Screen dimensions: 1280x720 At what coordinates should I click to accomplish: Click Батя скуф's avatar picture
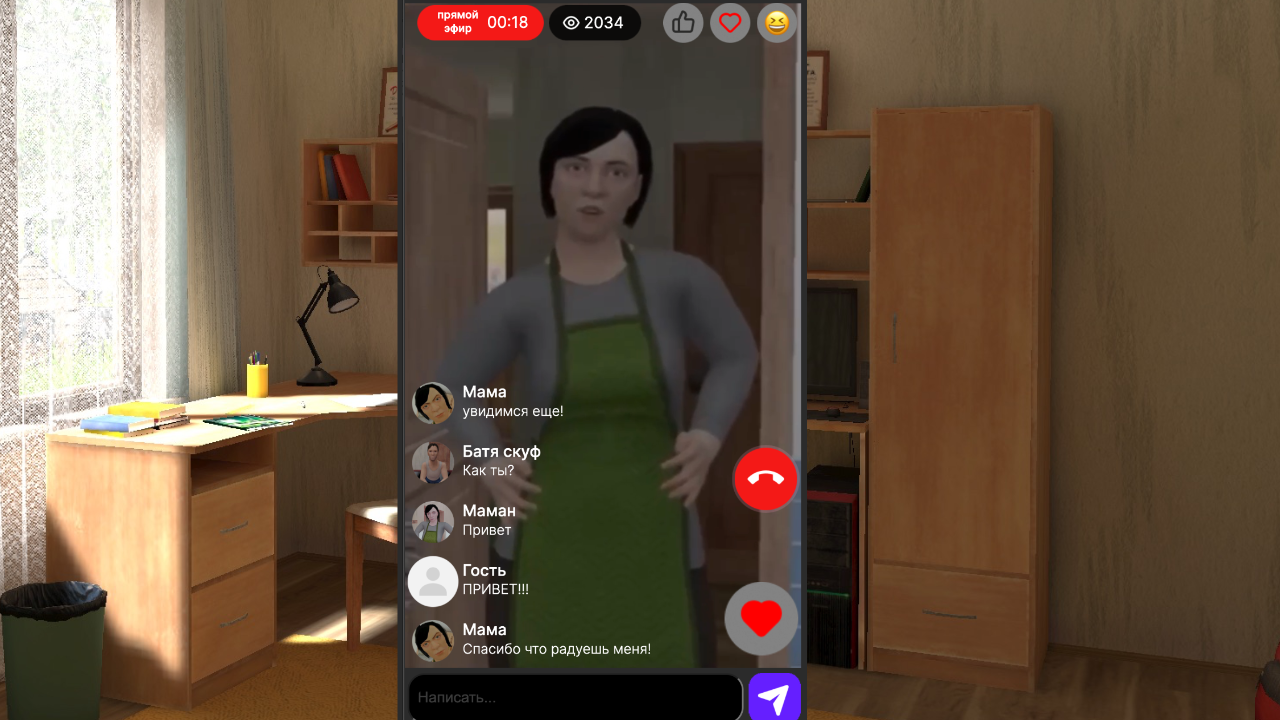coord(433,463)
